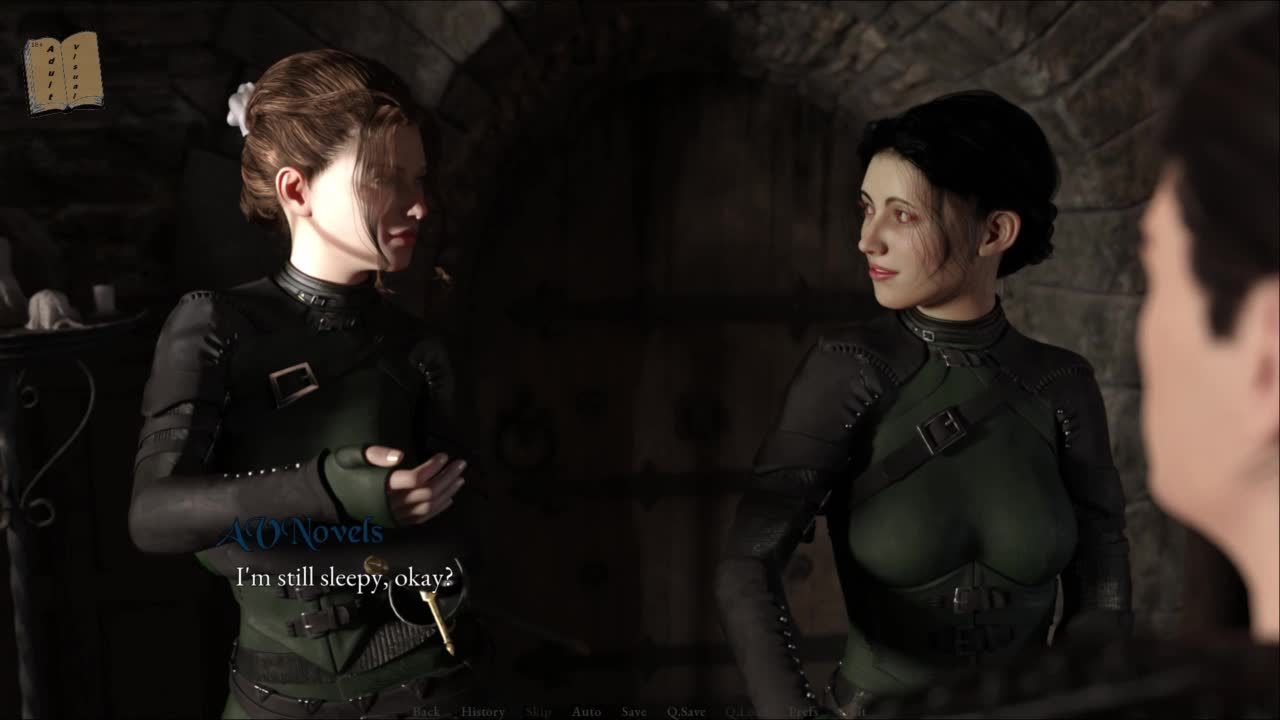Enable Auto advance mode
The image size is (1280, 720).
tap(586, 712)
